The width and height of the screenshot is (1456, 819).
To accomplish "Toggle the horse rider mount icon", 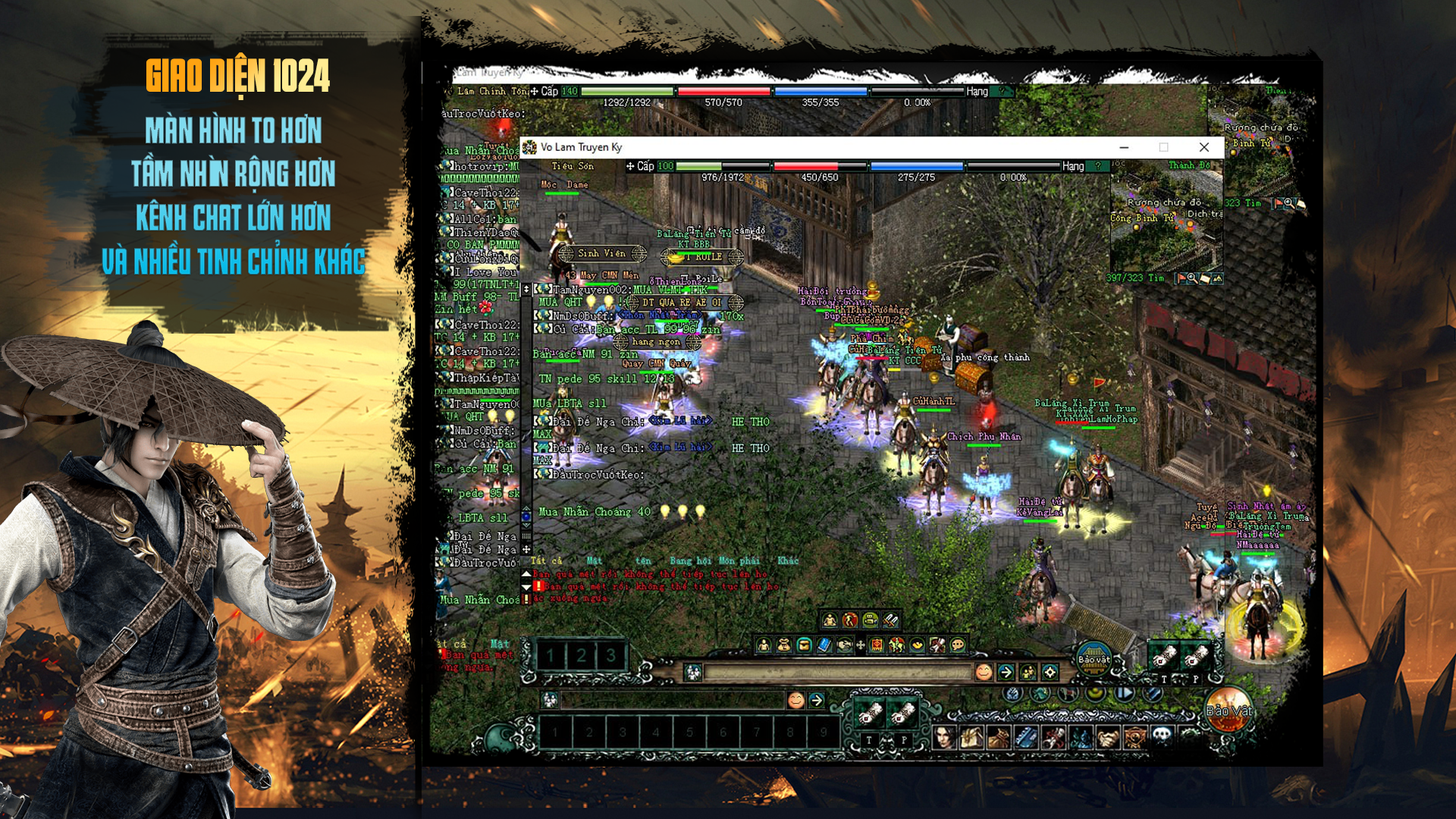I will pos(897,645).
